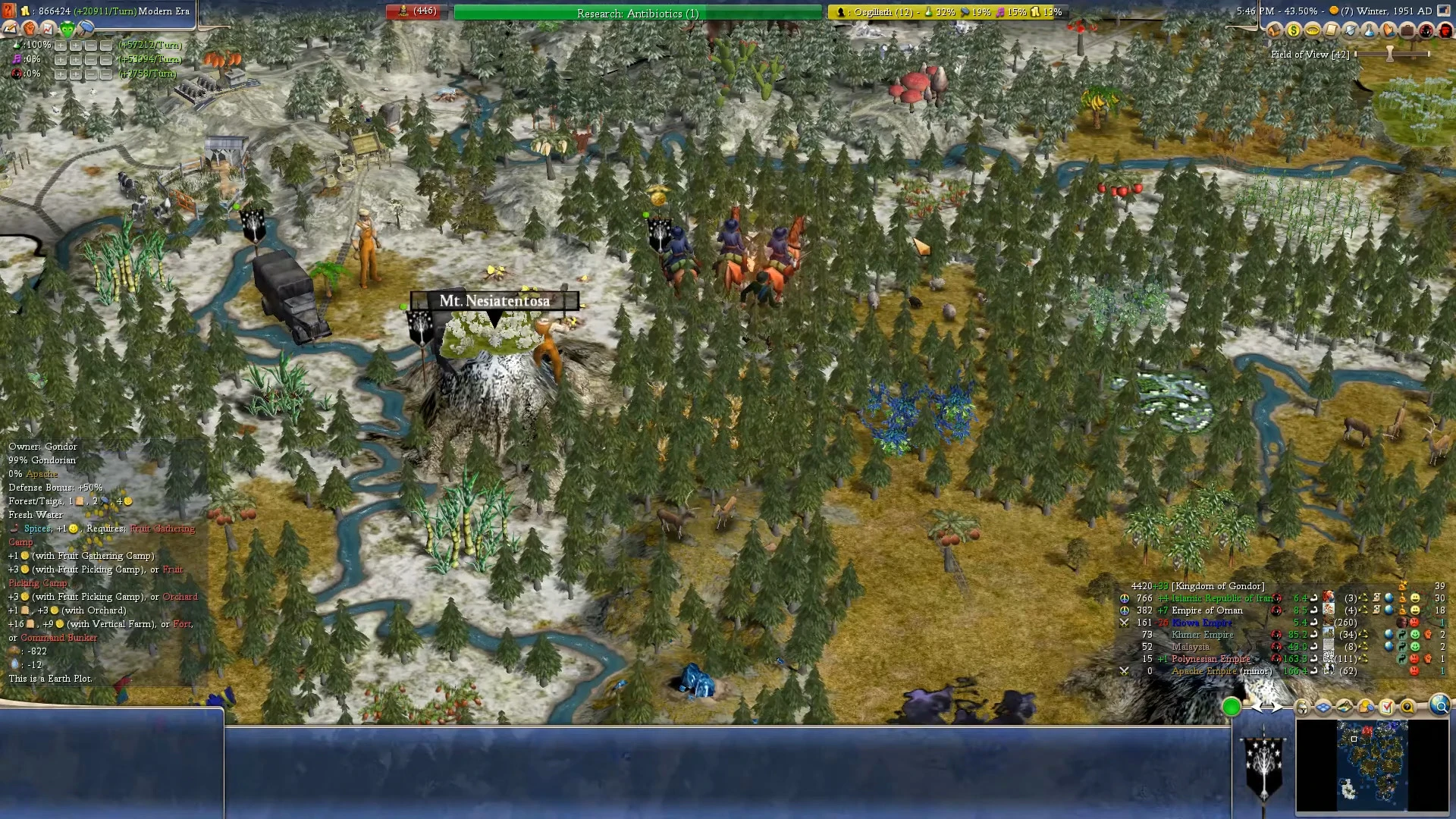The image size is (1456, 819).
Task: Open the Religious Advisor icon
Action: coord(1389,31)
